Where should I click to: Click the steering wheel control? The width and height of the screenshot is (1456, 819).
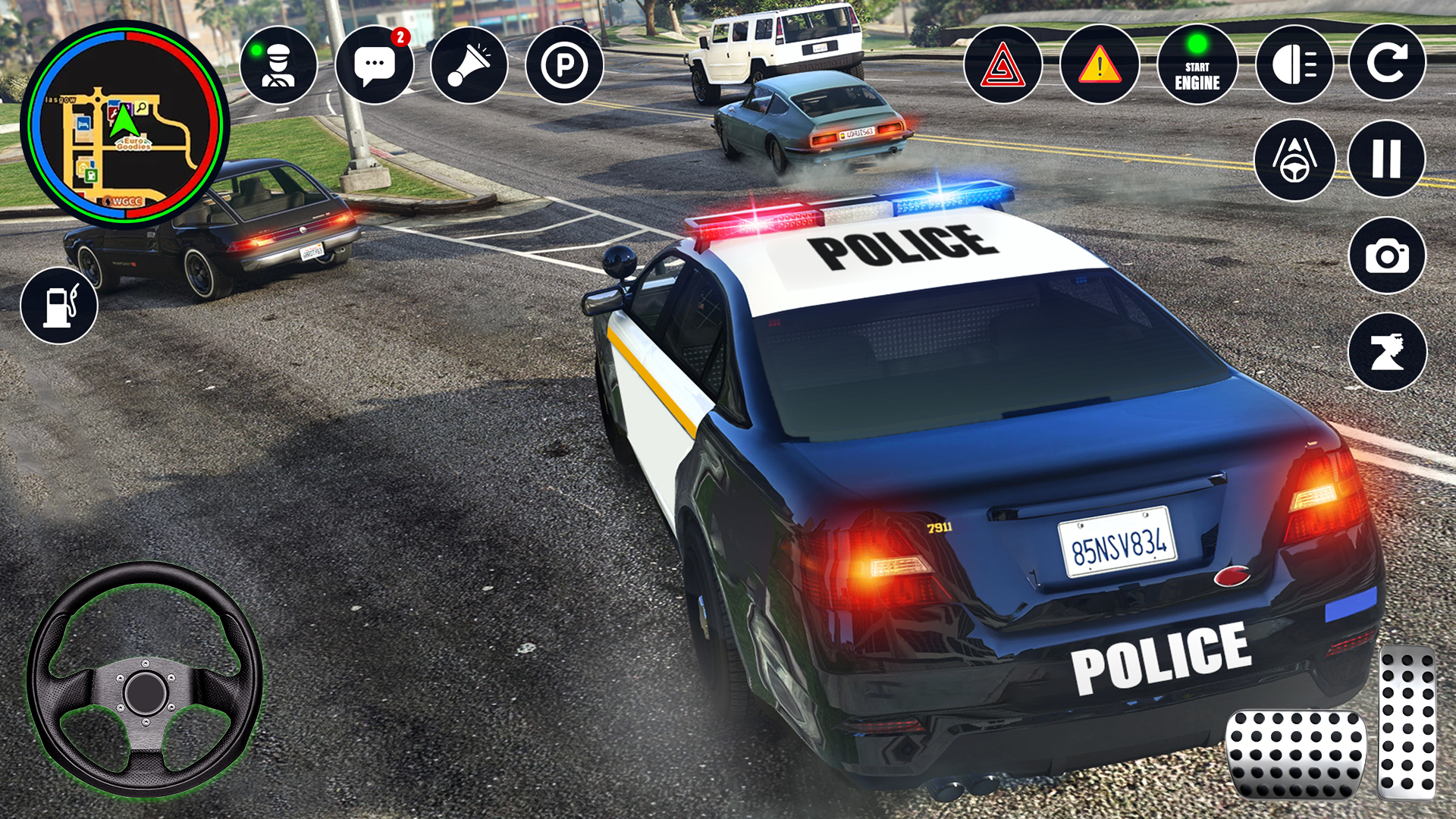pos(144,680)
